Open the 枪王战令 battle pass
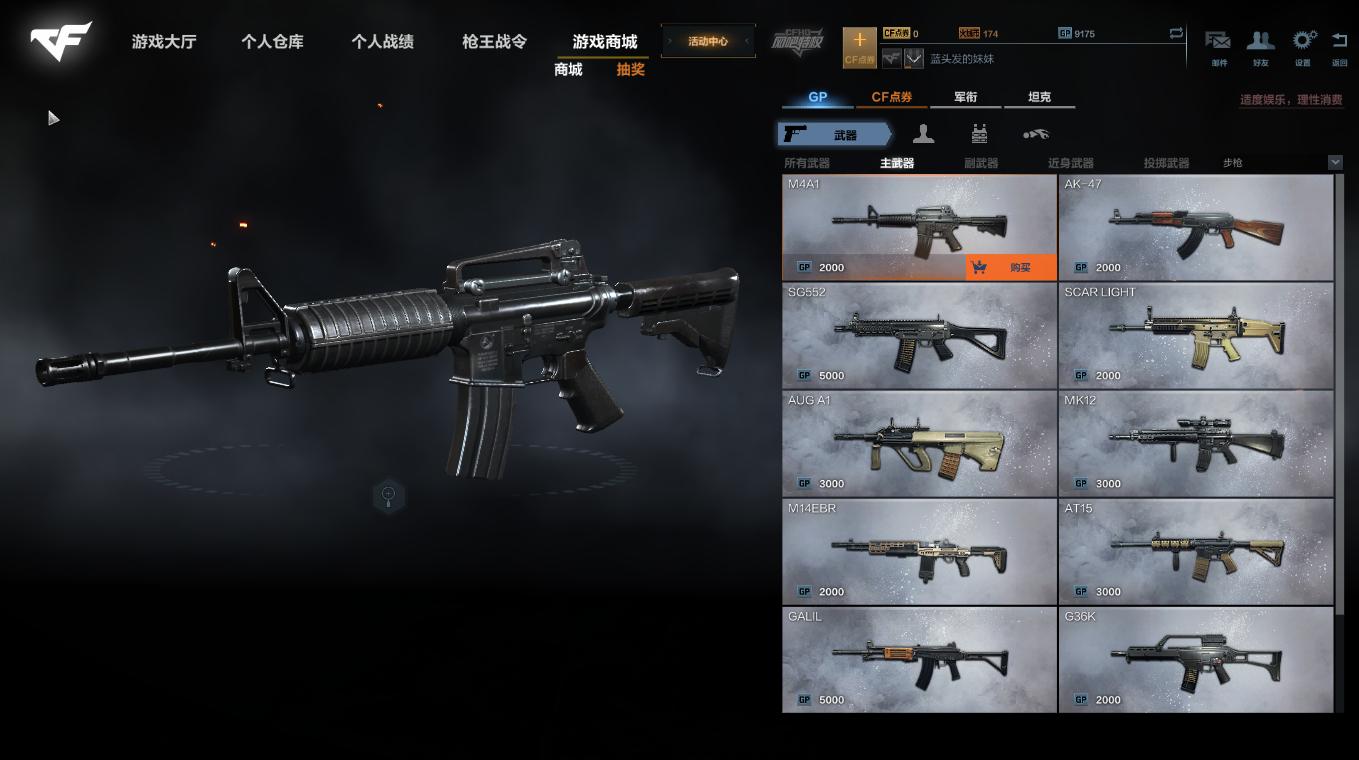This screenshot has width=1359, height=760. 494,42
